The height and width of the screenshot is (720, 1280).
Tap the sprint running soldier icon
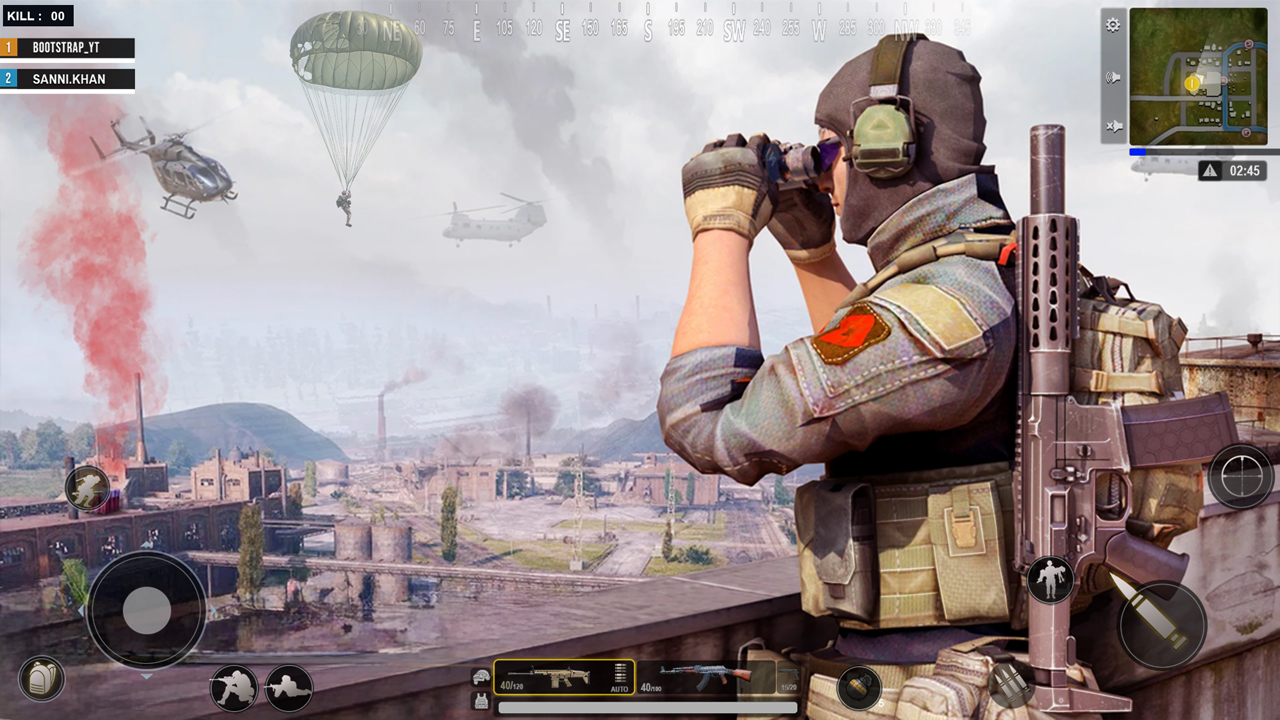pyautogui.click(x=87, y=488)
